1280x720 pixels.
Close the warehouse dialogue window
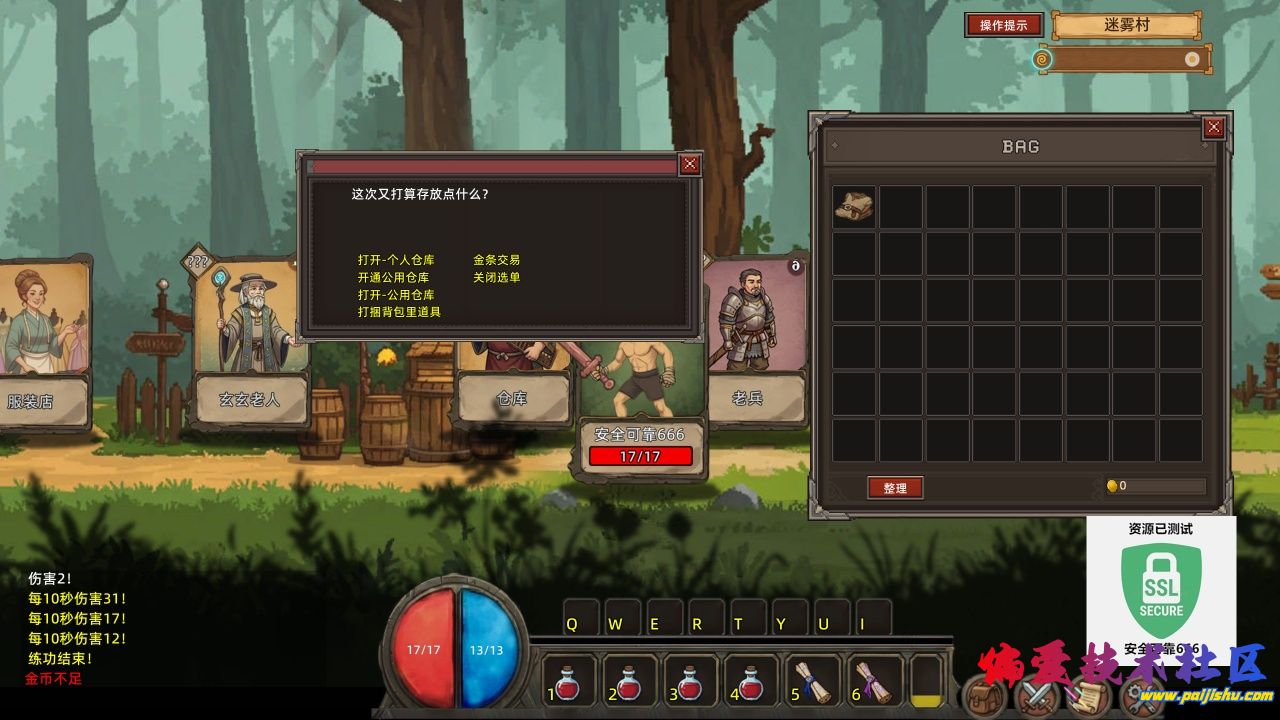coord(689,165)
